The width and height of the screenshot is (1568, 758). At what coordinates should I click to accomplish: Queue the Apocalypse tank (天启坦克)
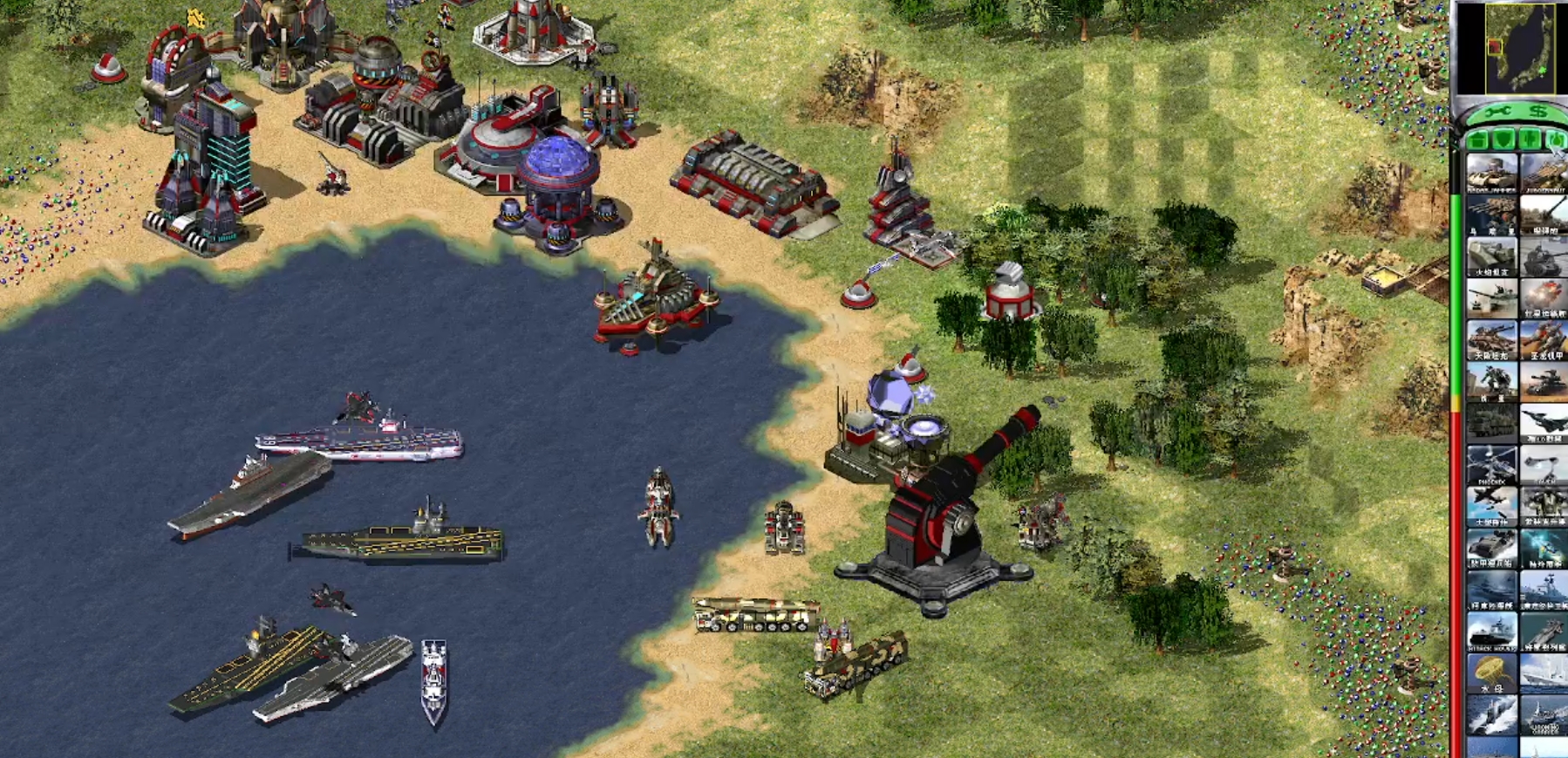pos(1491,340)
